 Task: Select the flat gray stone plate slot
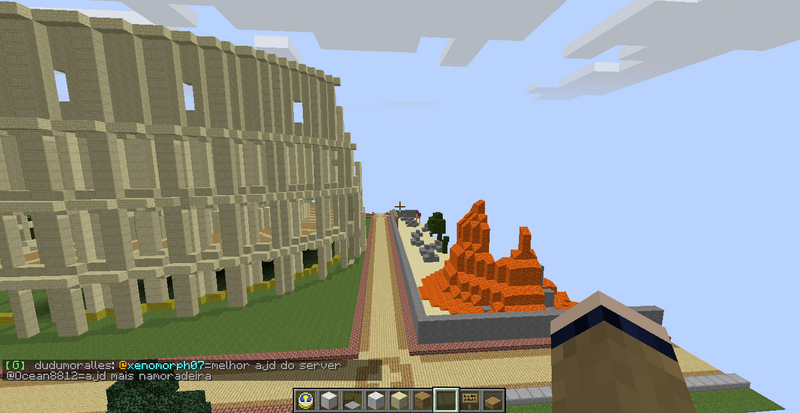[352, 402]
